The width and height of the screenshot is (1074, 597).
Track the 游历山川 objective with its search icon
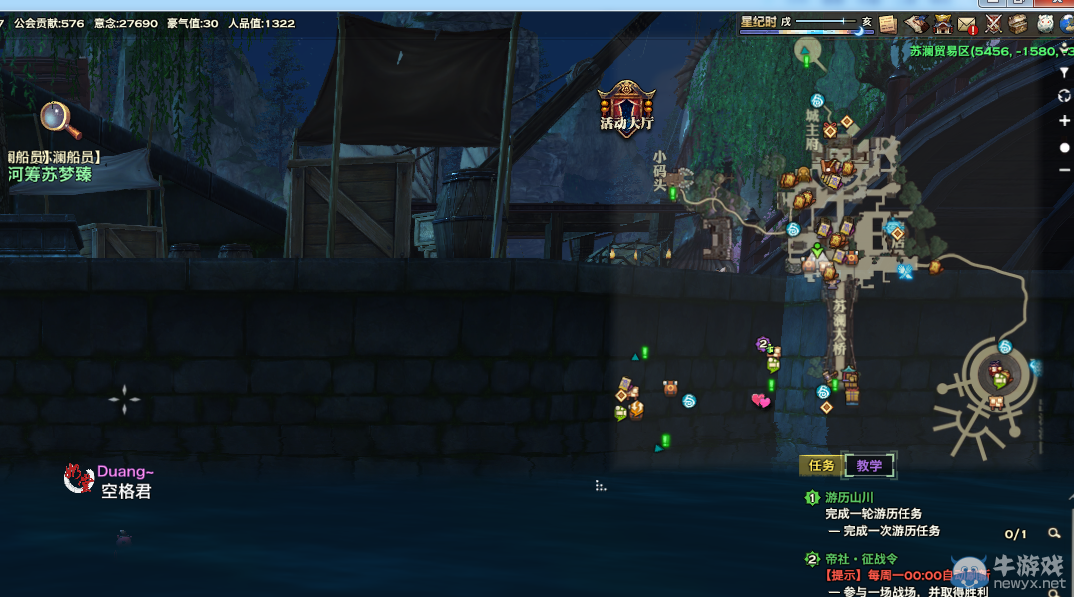click(1054, 534)
